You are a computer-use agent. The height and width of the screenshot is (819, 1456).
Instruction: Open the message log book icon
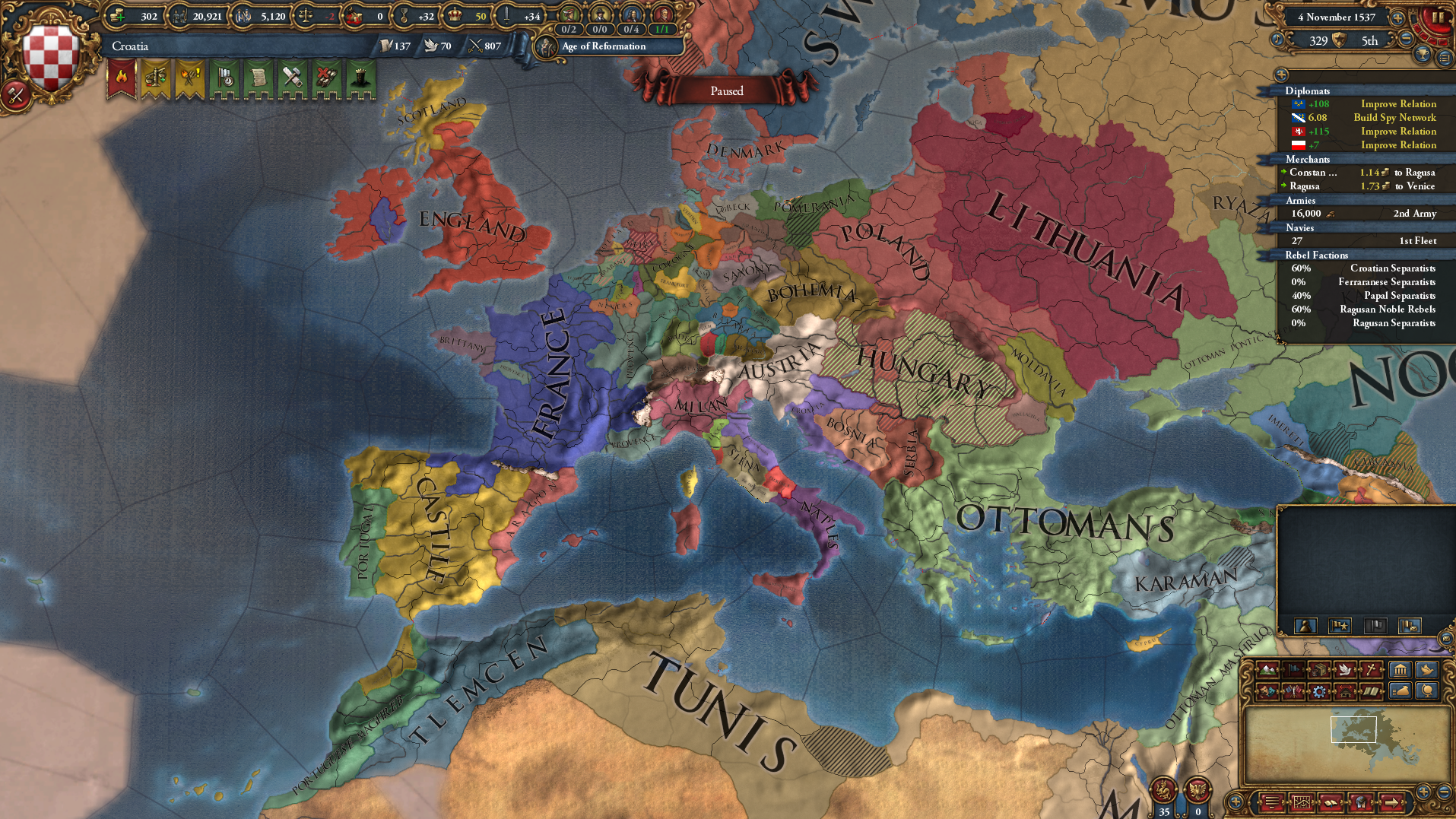pyautogui.click(x=1331, y=803)
